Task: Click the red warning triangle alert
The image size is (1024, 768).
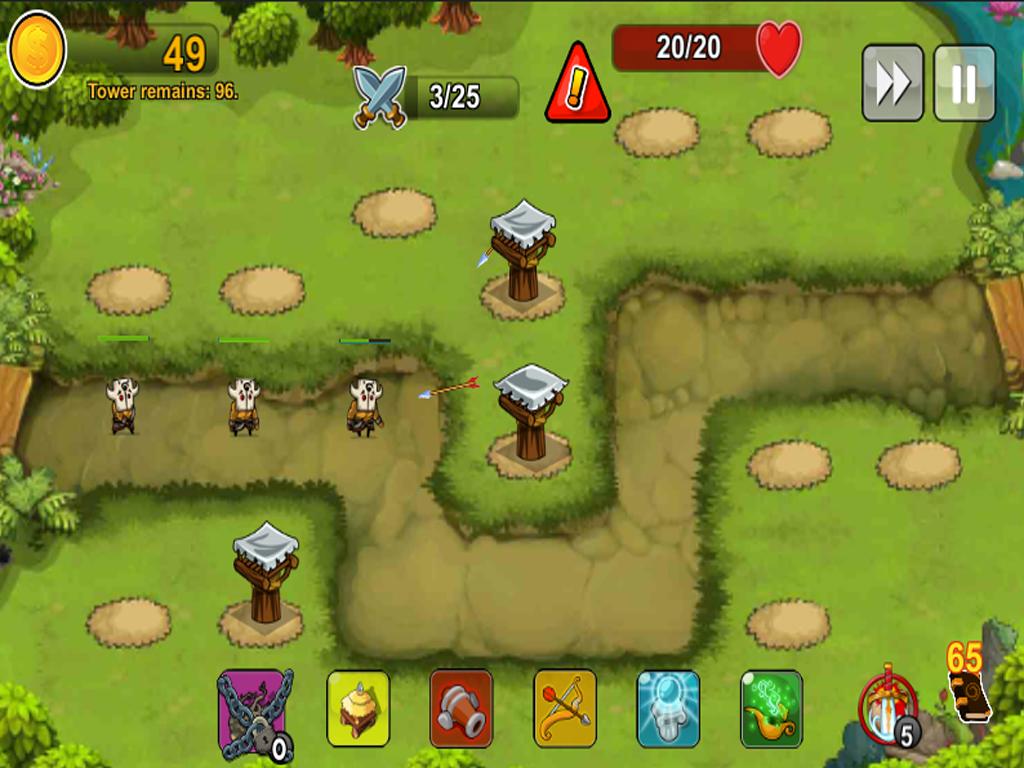Action: pyautogui.click(x=577, y=85)
